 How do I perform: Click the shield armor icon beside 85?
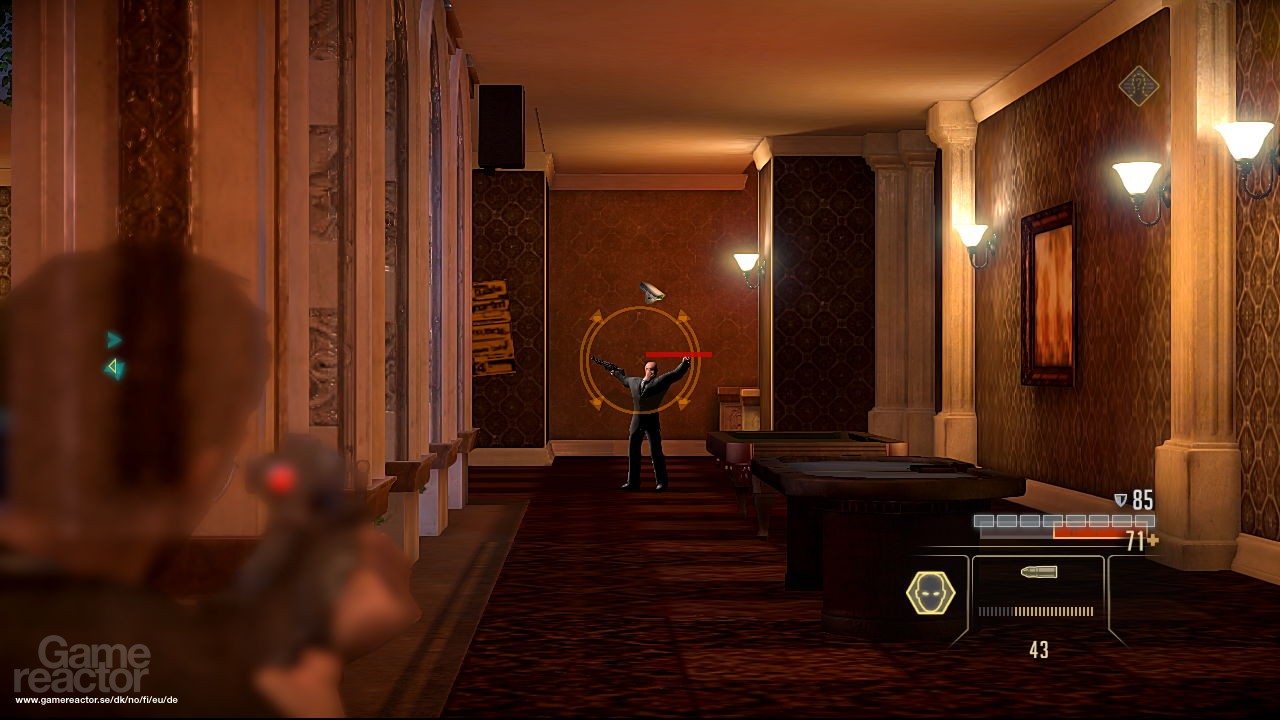[x=1121, y=498]
